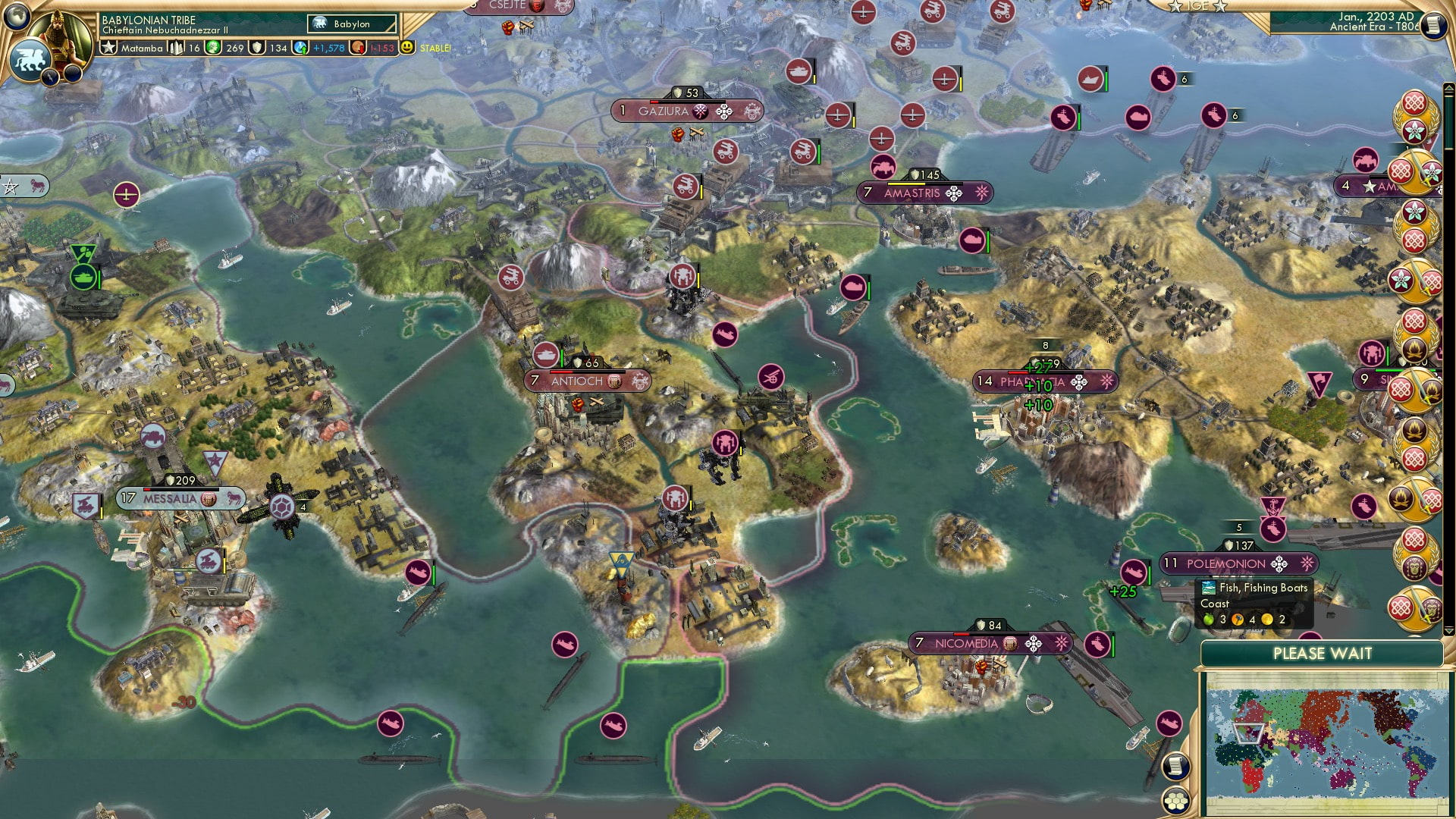
Task: Click the gold coin treasury icon
Action: click(359, 48)
